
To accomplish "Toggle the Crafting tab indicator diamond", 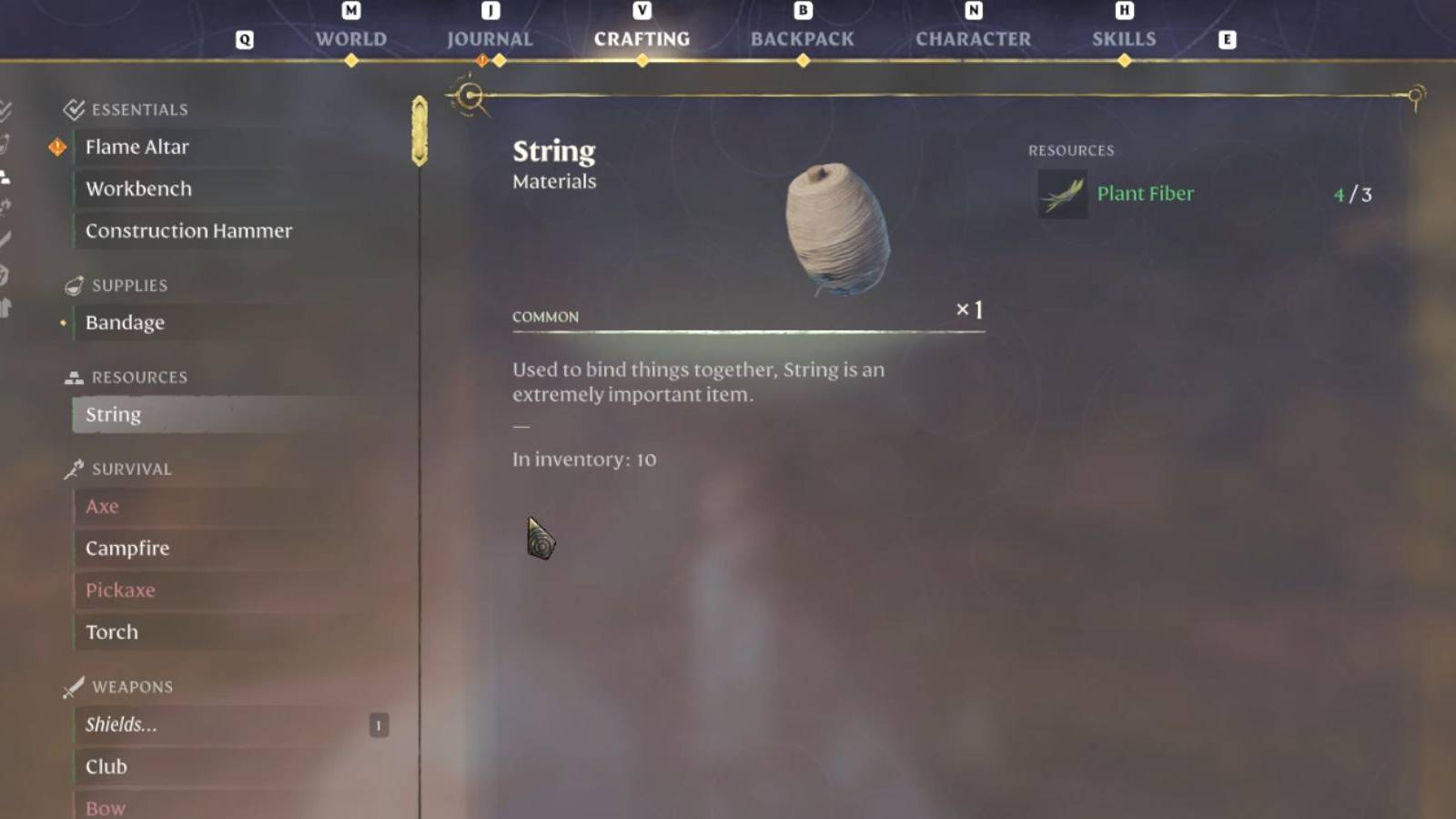I will [x=642, y=59].
